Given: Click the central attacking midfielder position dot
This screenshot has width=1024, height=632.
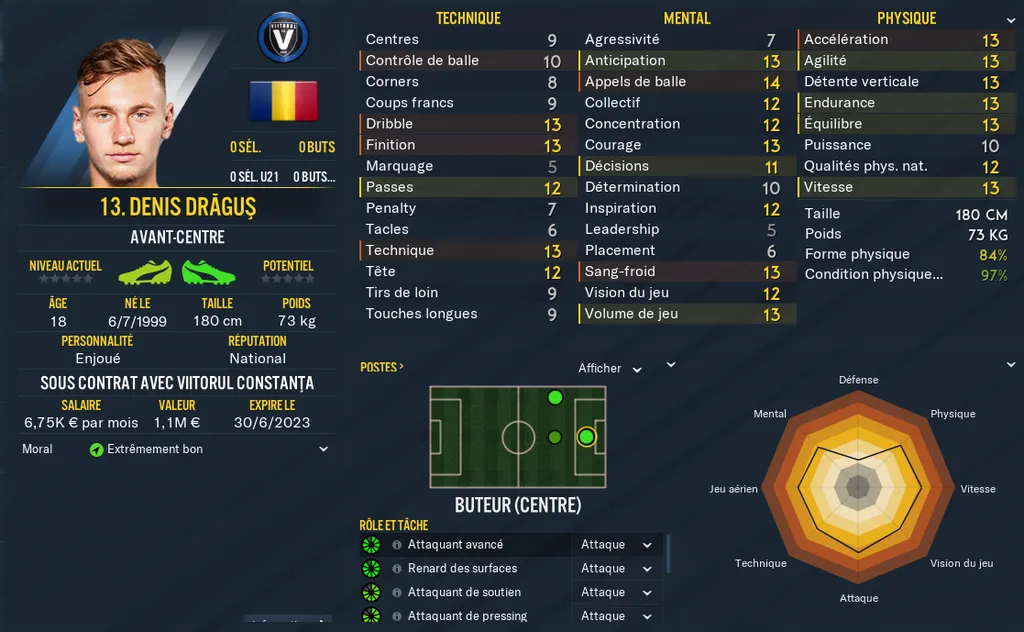Looking at the screenshot, I should pyautogui.click(x=555, y=437).
